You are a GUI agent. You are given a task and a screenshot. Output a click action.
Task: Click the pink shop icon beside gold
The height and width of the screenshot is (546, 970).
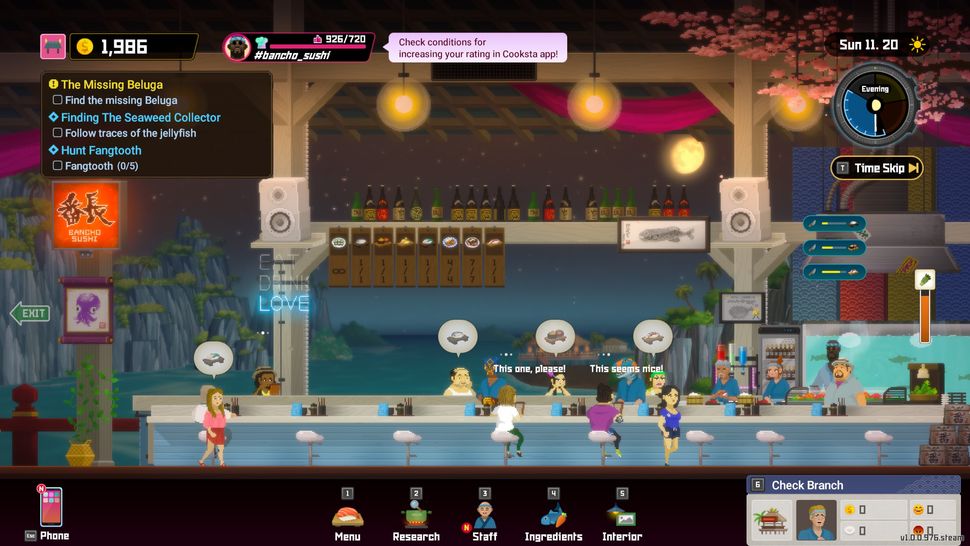pyautogui.click(x=53, y=46)
